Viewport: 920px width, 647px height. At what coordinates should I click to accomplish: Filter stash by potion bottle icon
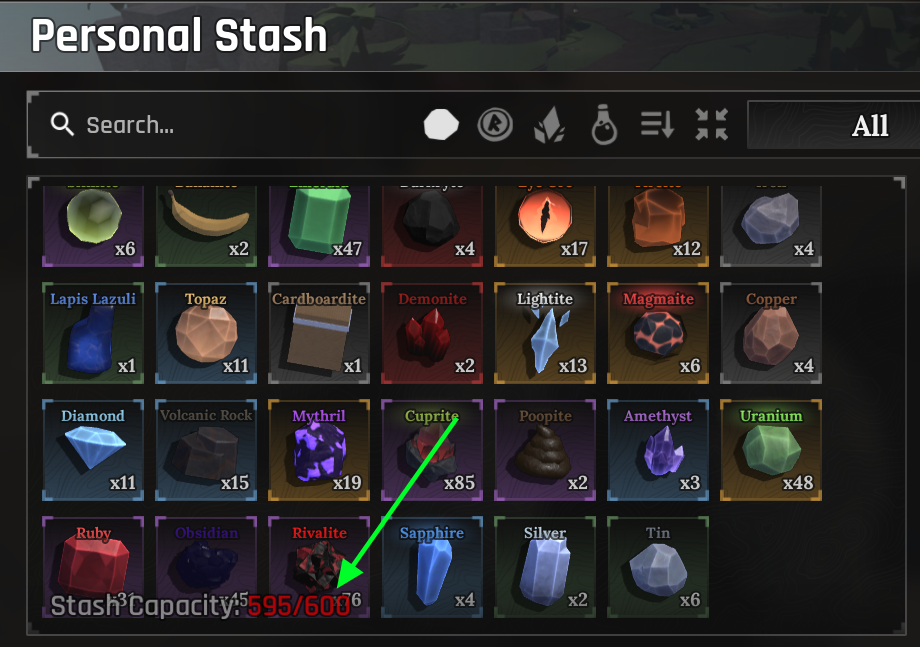click(x=603, y=125)
